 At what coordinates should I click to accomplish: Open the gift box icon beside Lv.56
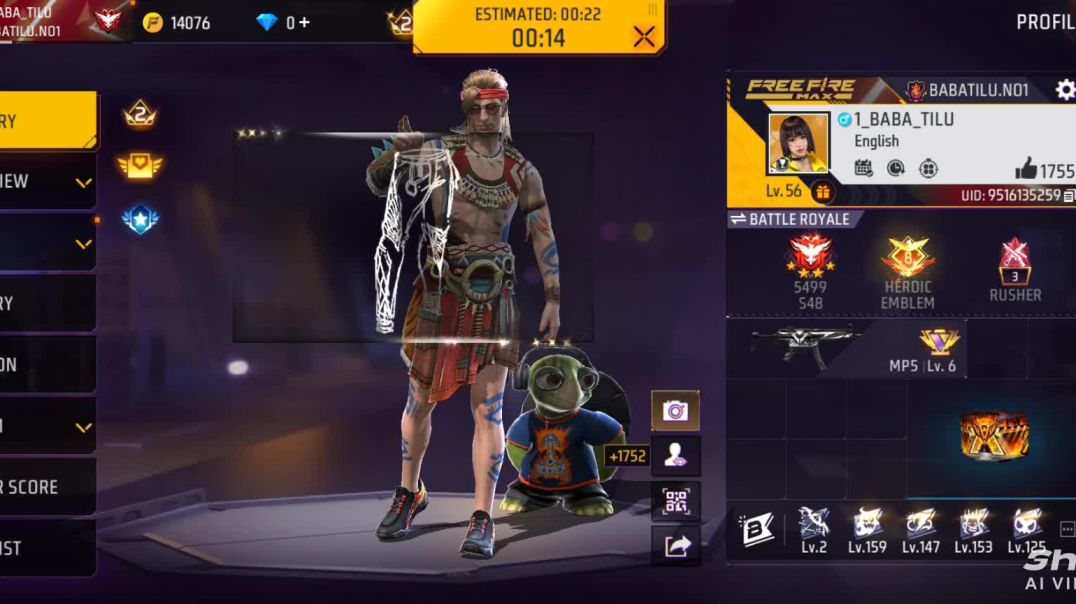pyautogui.click(x=823, y=191)
